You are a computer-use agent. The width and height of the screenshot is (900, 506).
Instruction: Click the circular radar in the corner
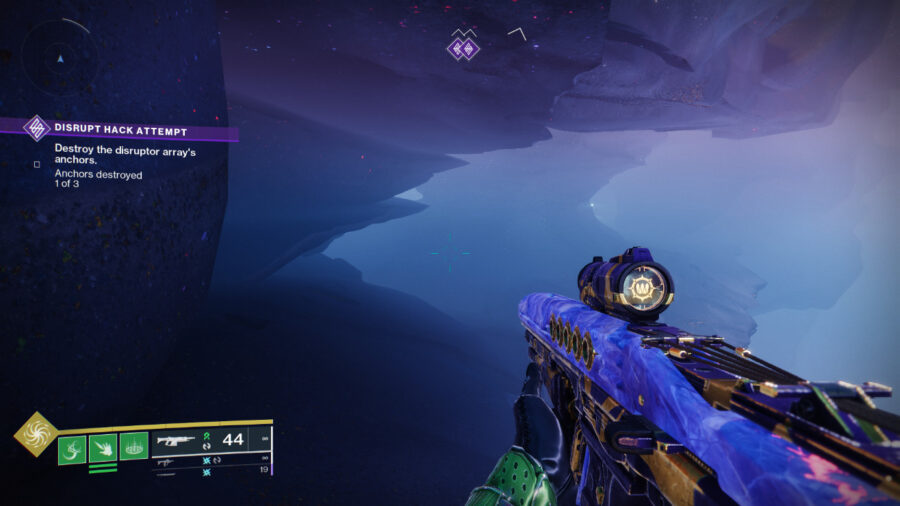pos(59,57)
